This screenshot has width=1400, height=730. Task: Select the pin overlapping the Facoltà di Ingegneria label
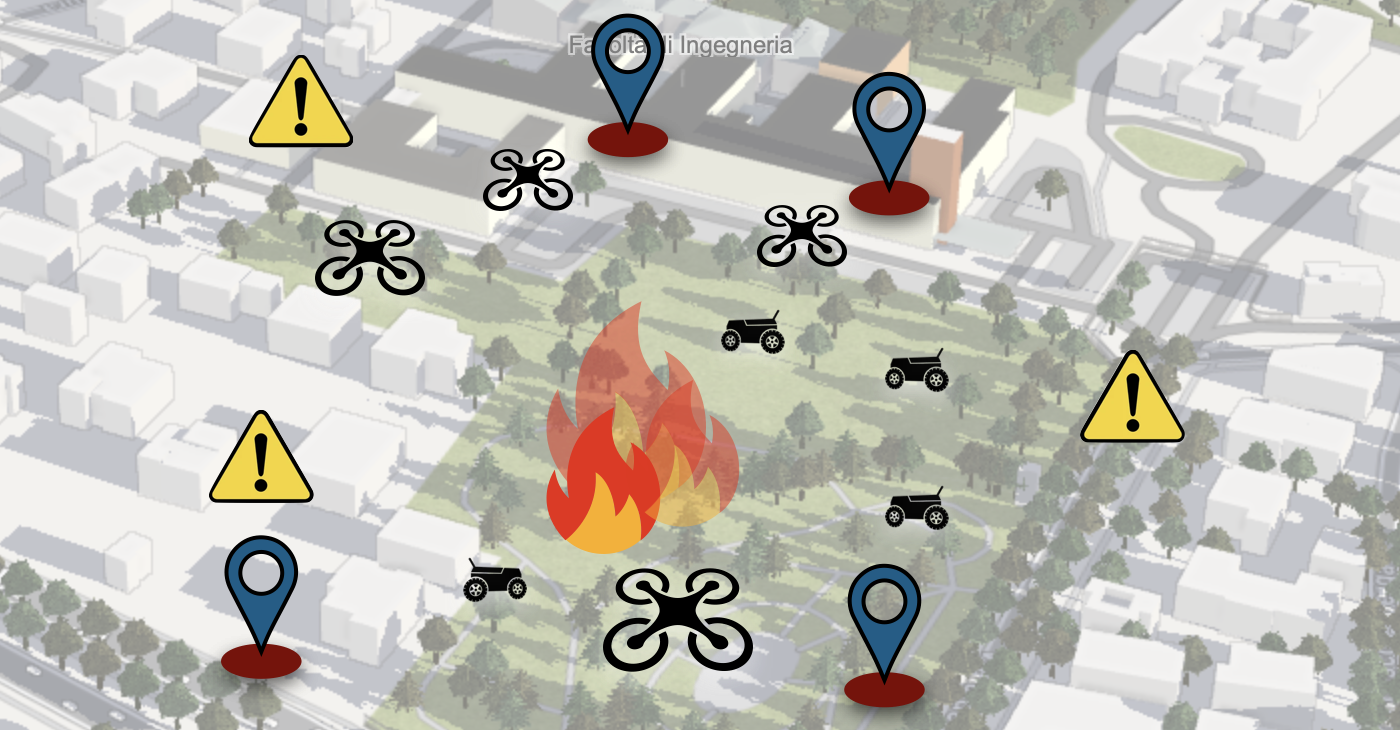point(627,72)
